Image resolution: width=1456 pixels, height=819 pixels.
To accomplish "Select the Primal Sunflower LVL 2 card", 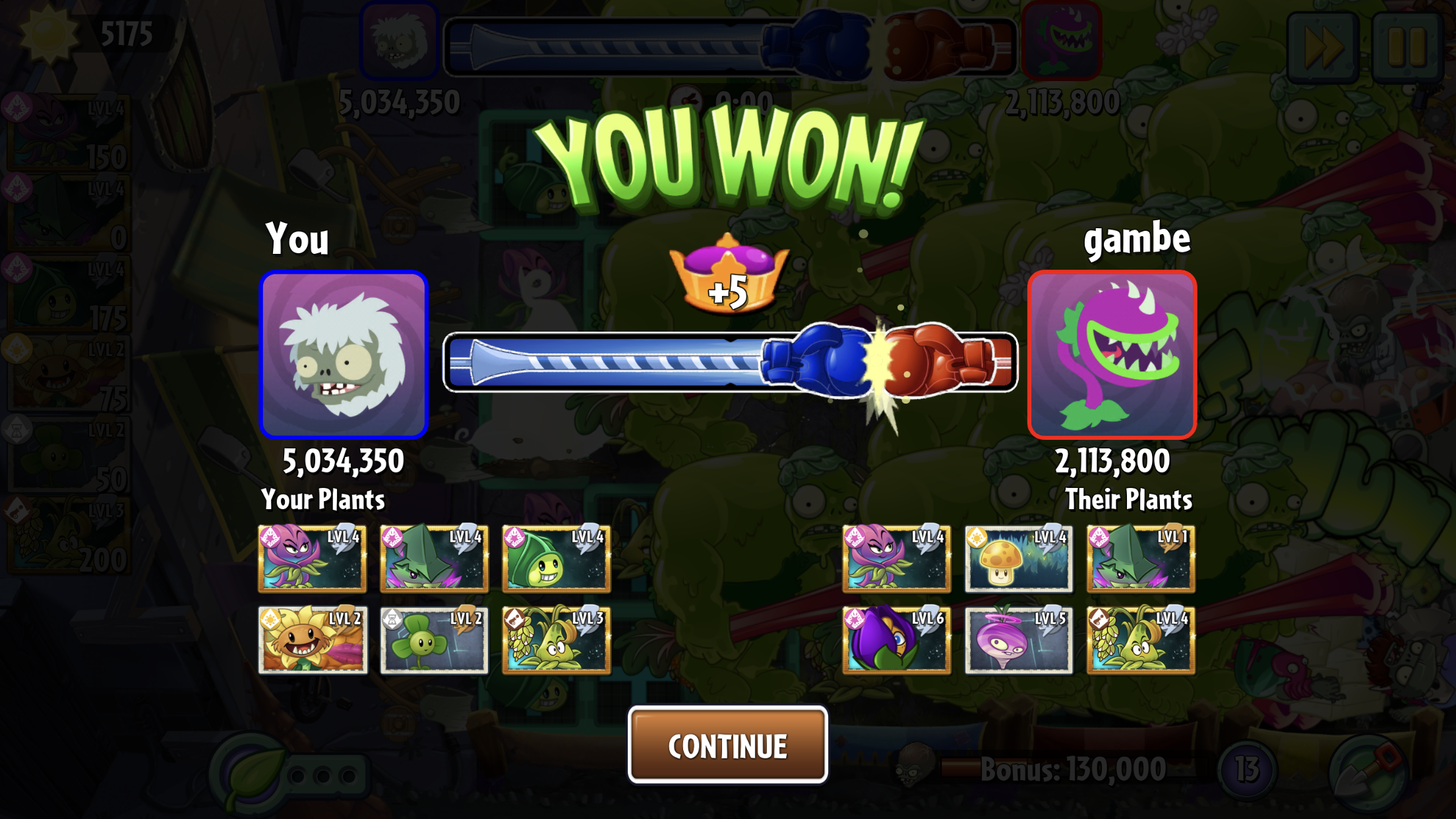I will pos(313,640).
